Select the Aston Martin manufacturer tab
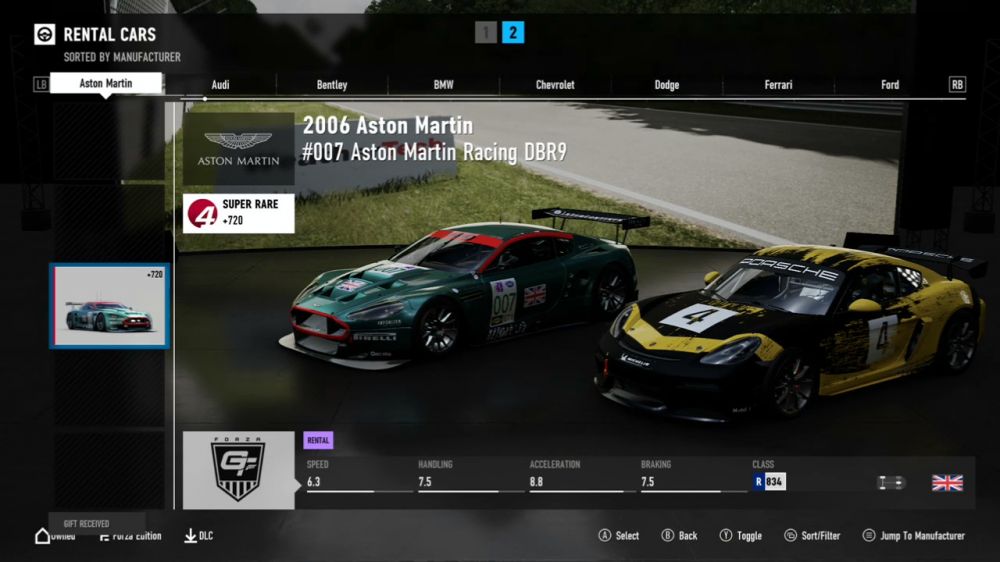1000x562 pixels. [106, 84]
